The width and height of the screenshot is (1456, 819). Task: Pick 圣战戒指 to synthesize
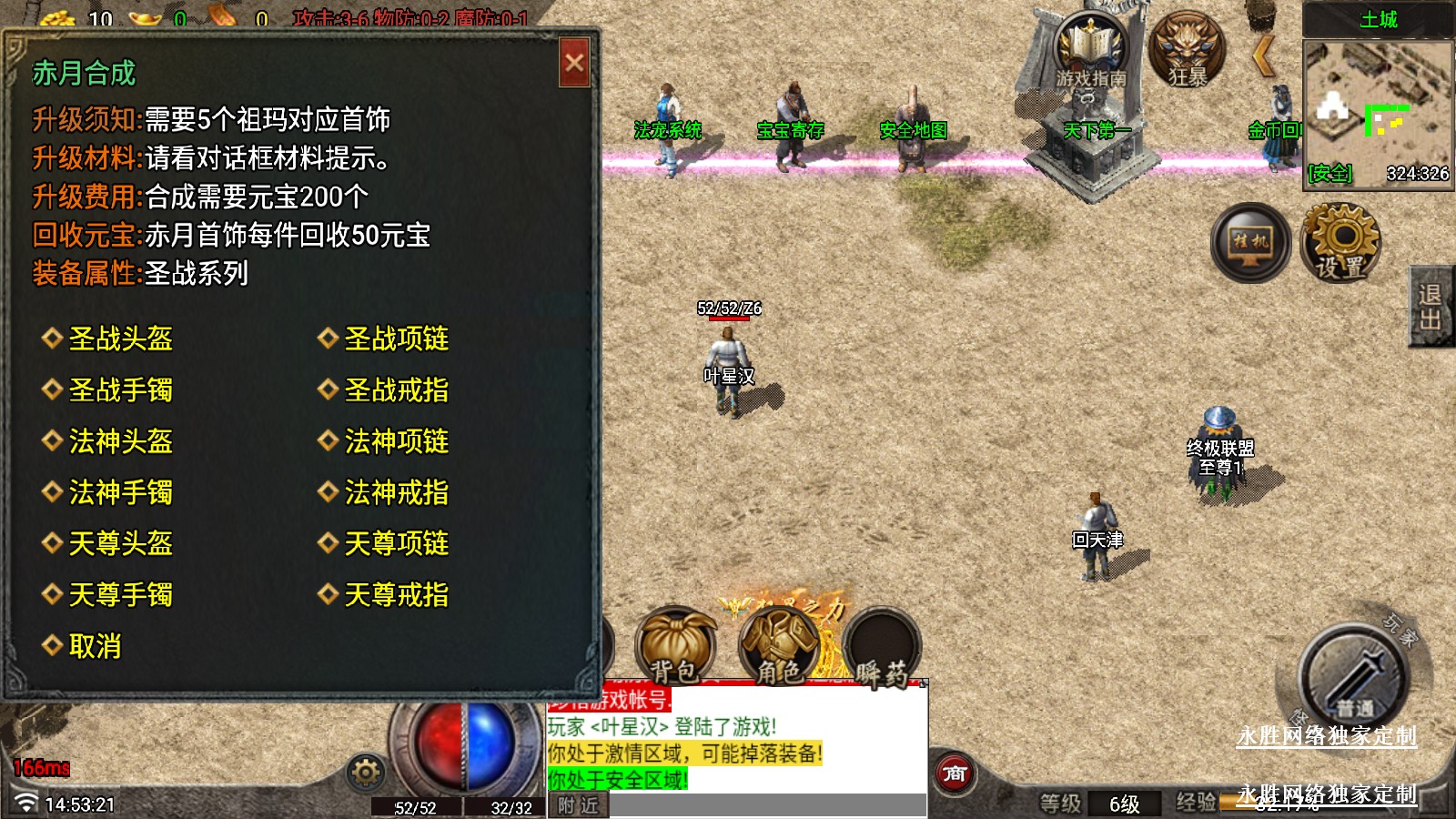396,390
